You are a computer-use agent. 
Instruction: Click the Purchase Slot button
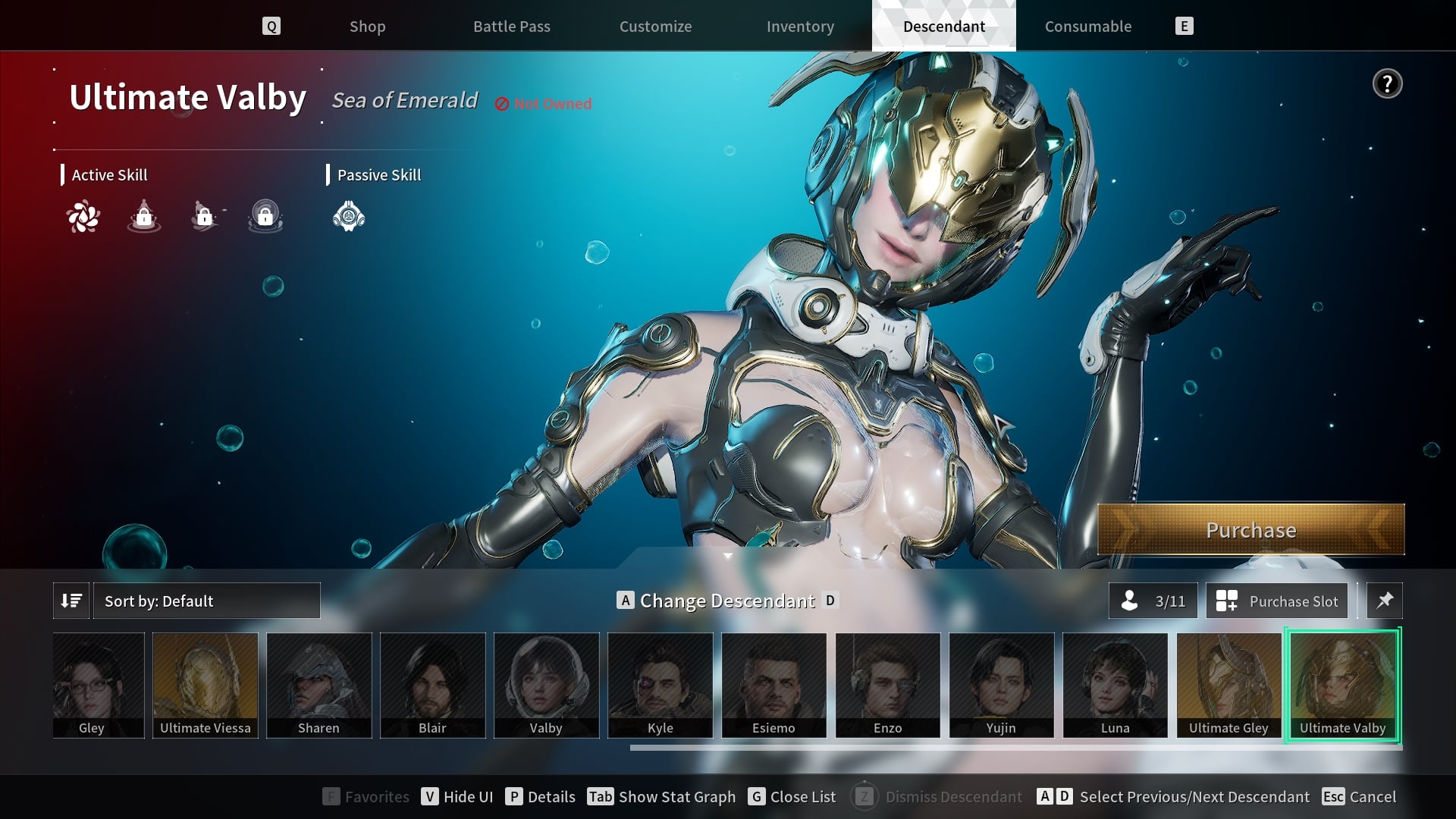coord(1277,601)
